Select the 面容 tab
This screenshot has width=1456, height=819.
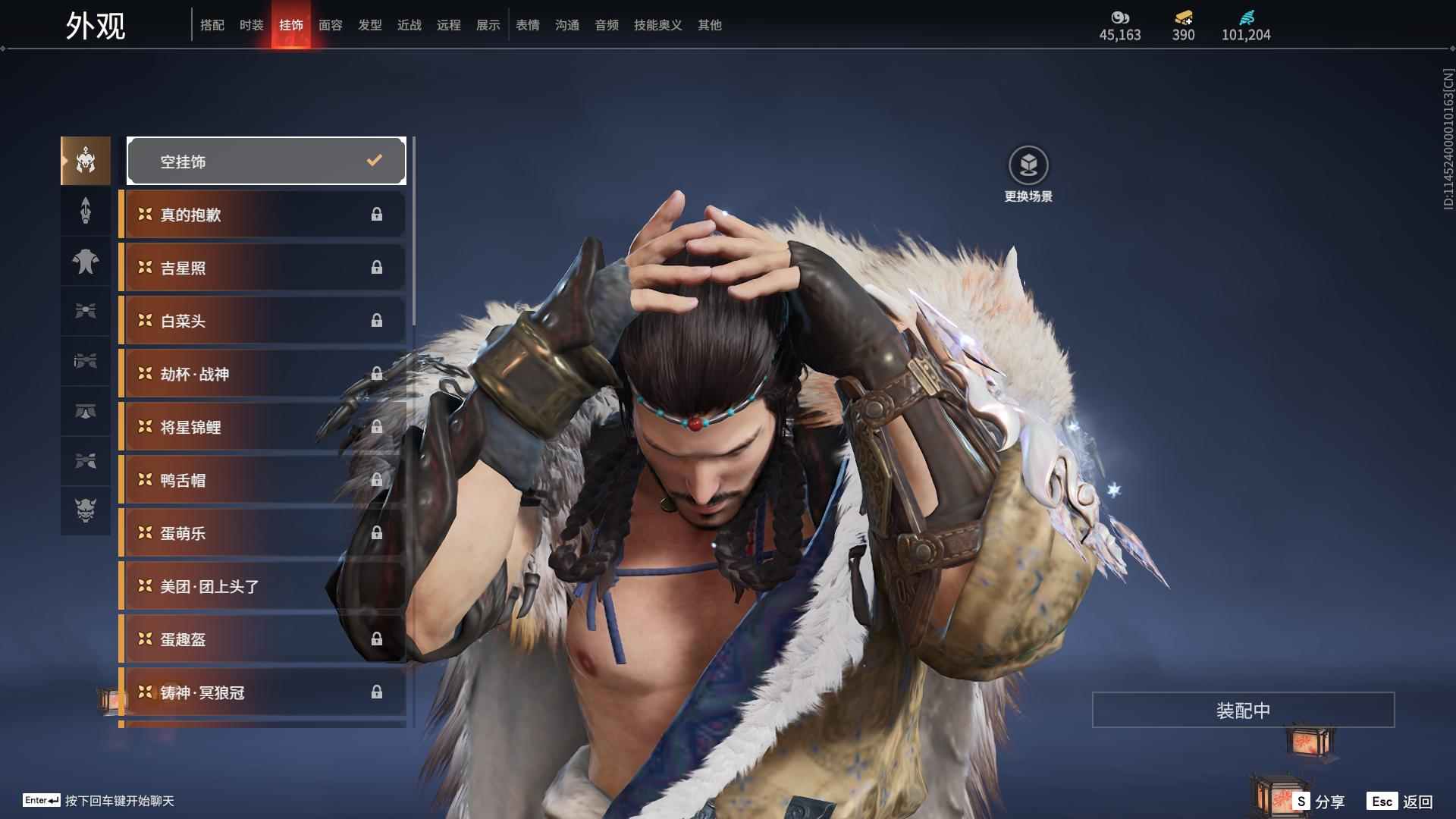click(330, 25)
